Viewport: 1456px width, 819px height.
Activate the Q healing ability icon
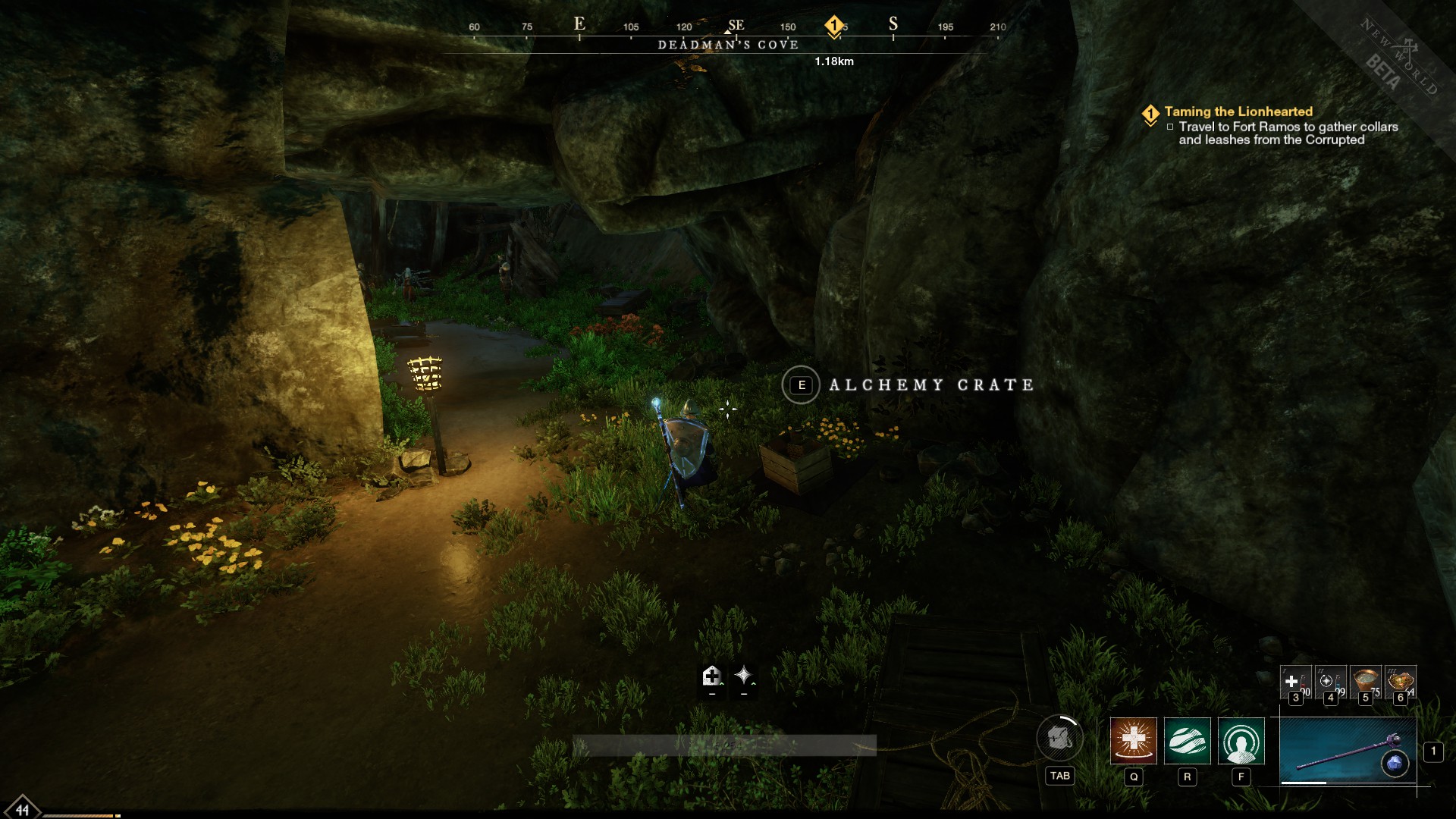coord(1133,744)
